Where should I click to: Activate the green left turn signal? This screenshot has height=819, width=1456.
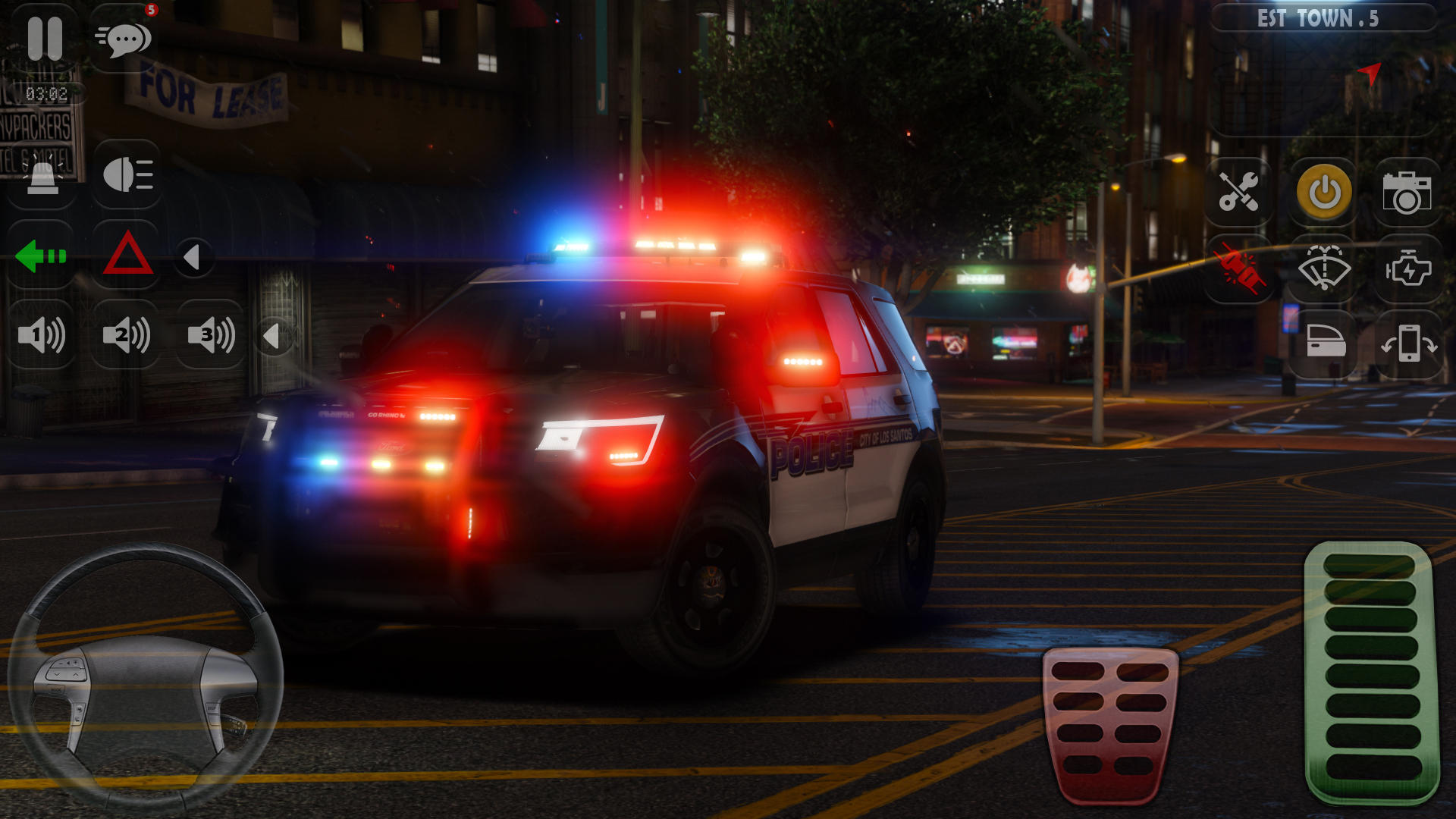pyautogui.click(x=42, y=256)
